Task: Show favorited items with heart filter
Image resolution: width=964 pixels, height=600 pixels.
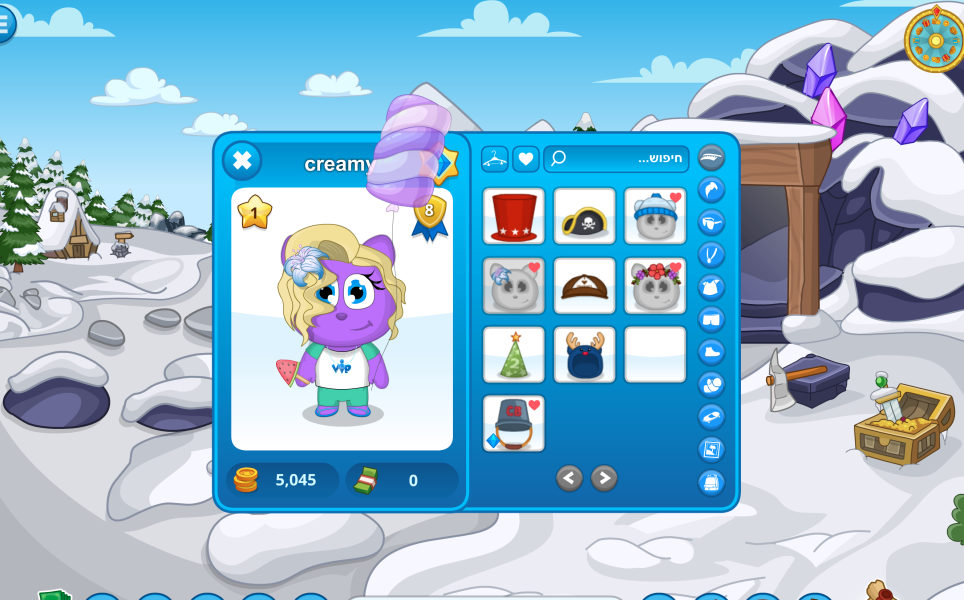Action: click(x=526, y=159)
